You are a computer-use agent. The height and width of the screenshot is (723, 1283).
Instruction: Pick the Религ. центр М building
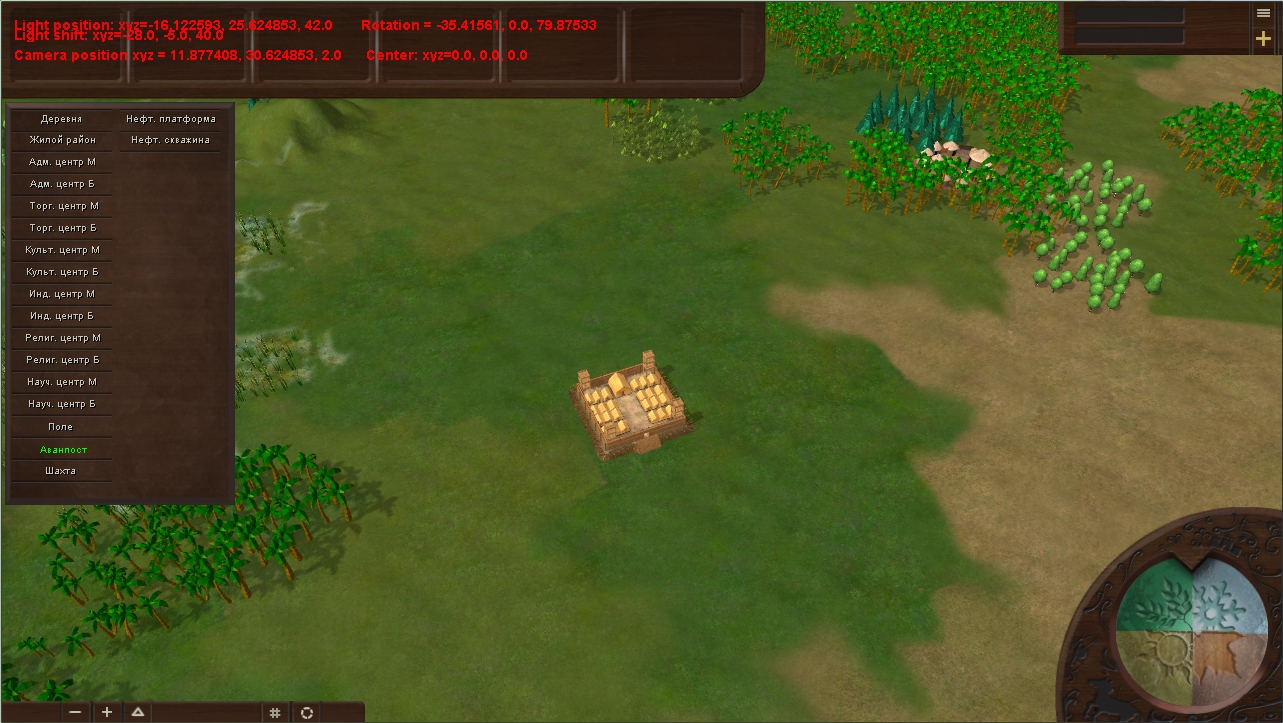[62, 338]
